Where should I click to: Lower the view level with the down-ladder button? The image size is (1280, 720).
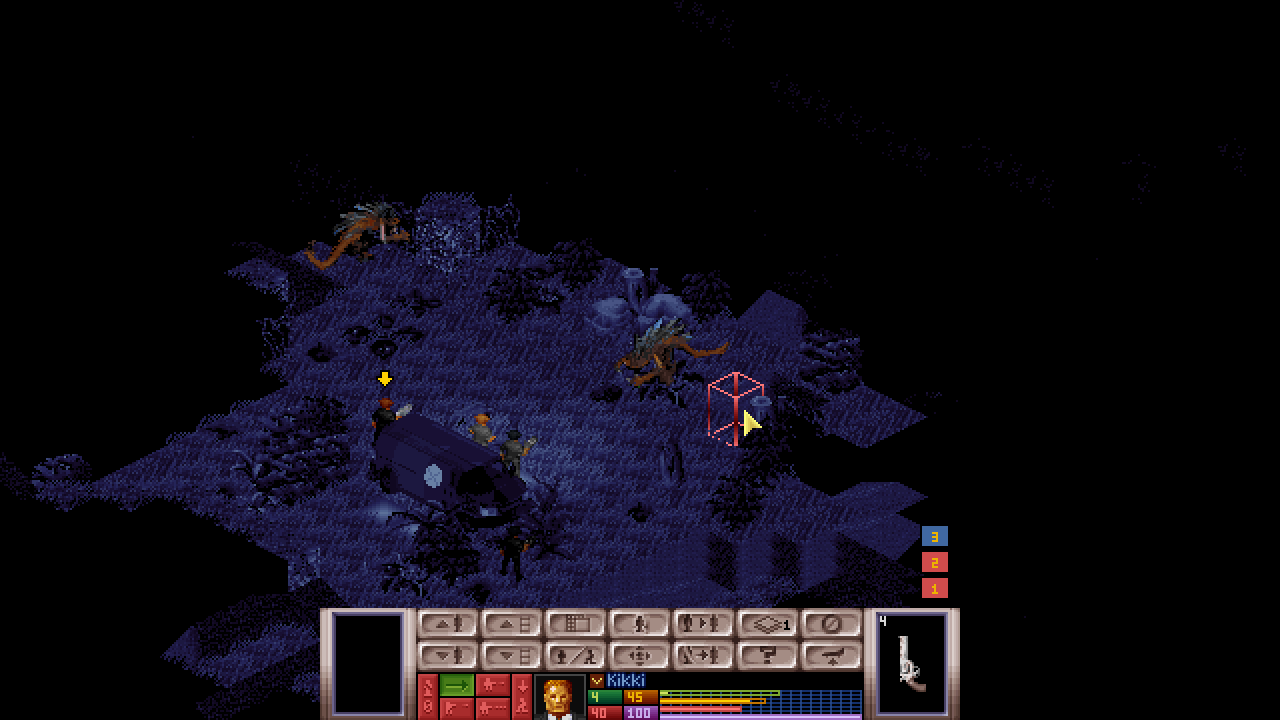click(x=511, y=656)
